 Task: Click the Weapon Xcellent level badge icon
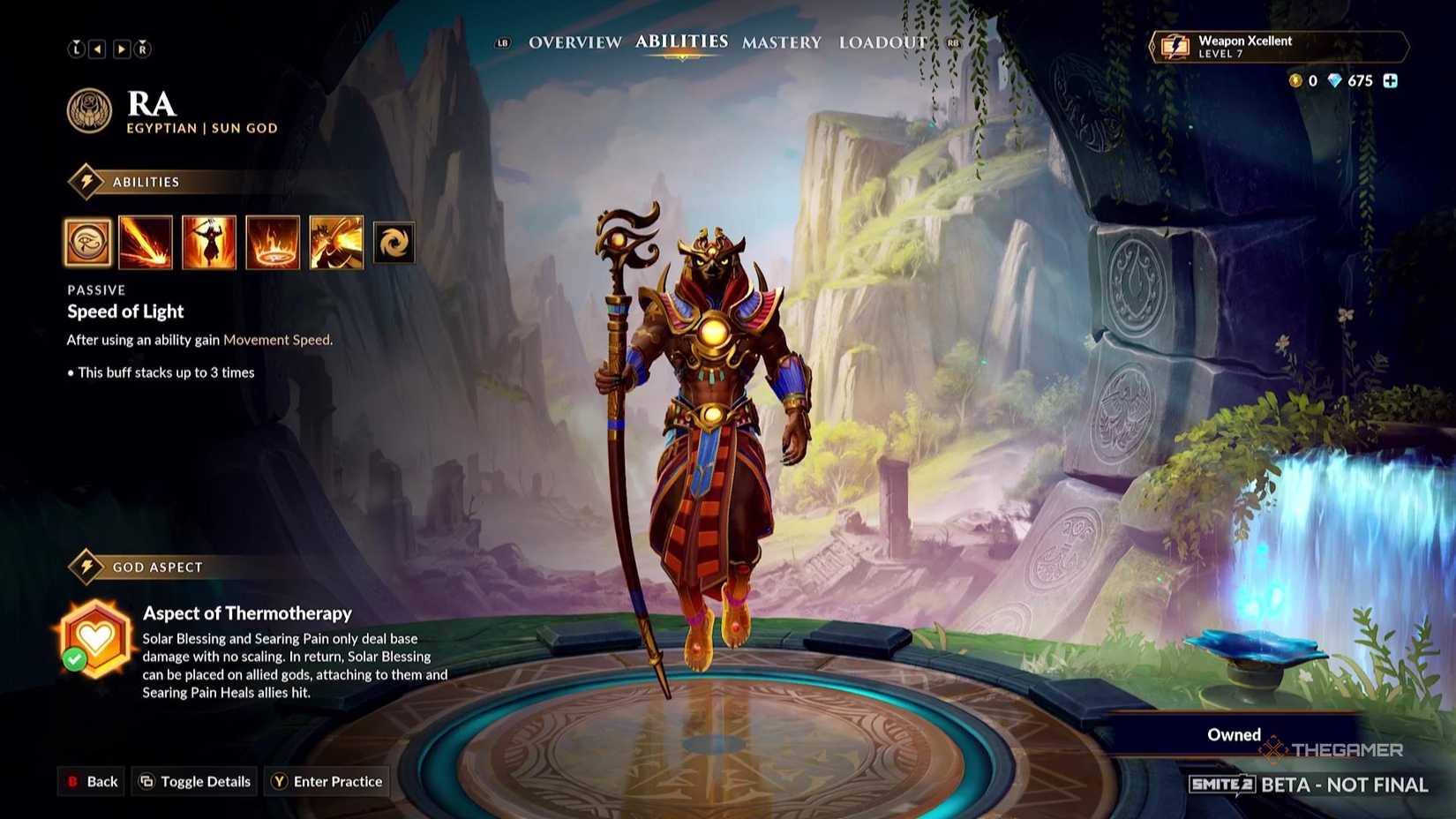(1175, 48)
